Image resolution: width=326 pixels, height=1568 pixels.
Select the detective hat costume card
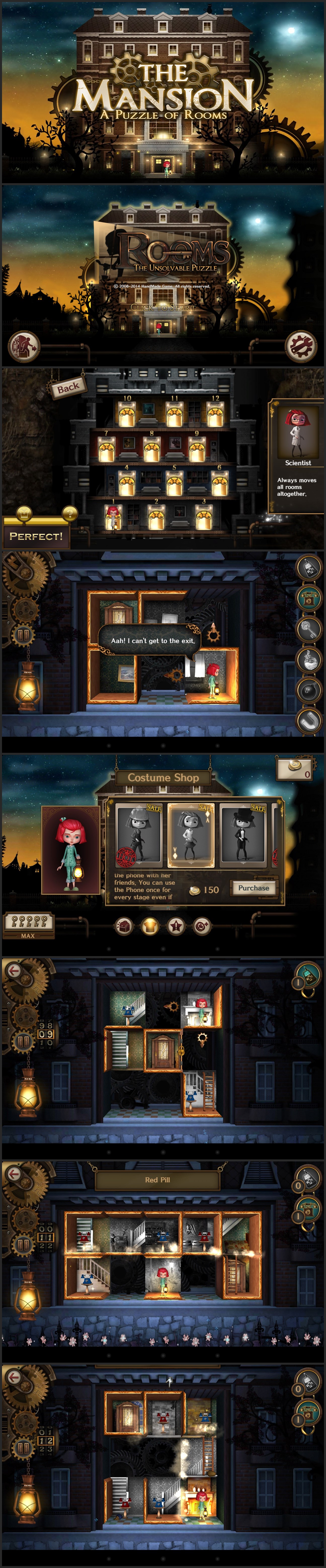139,833
